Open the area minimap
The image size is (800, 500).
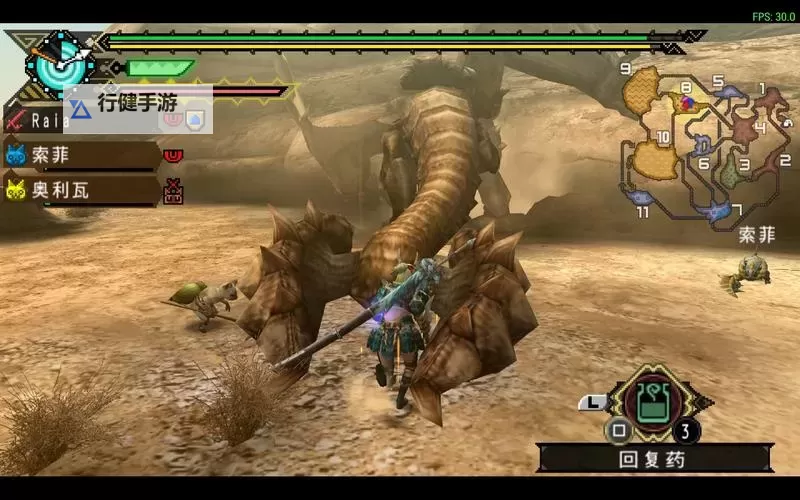705,142
